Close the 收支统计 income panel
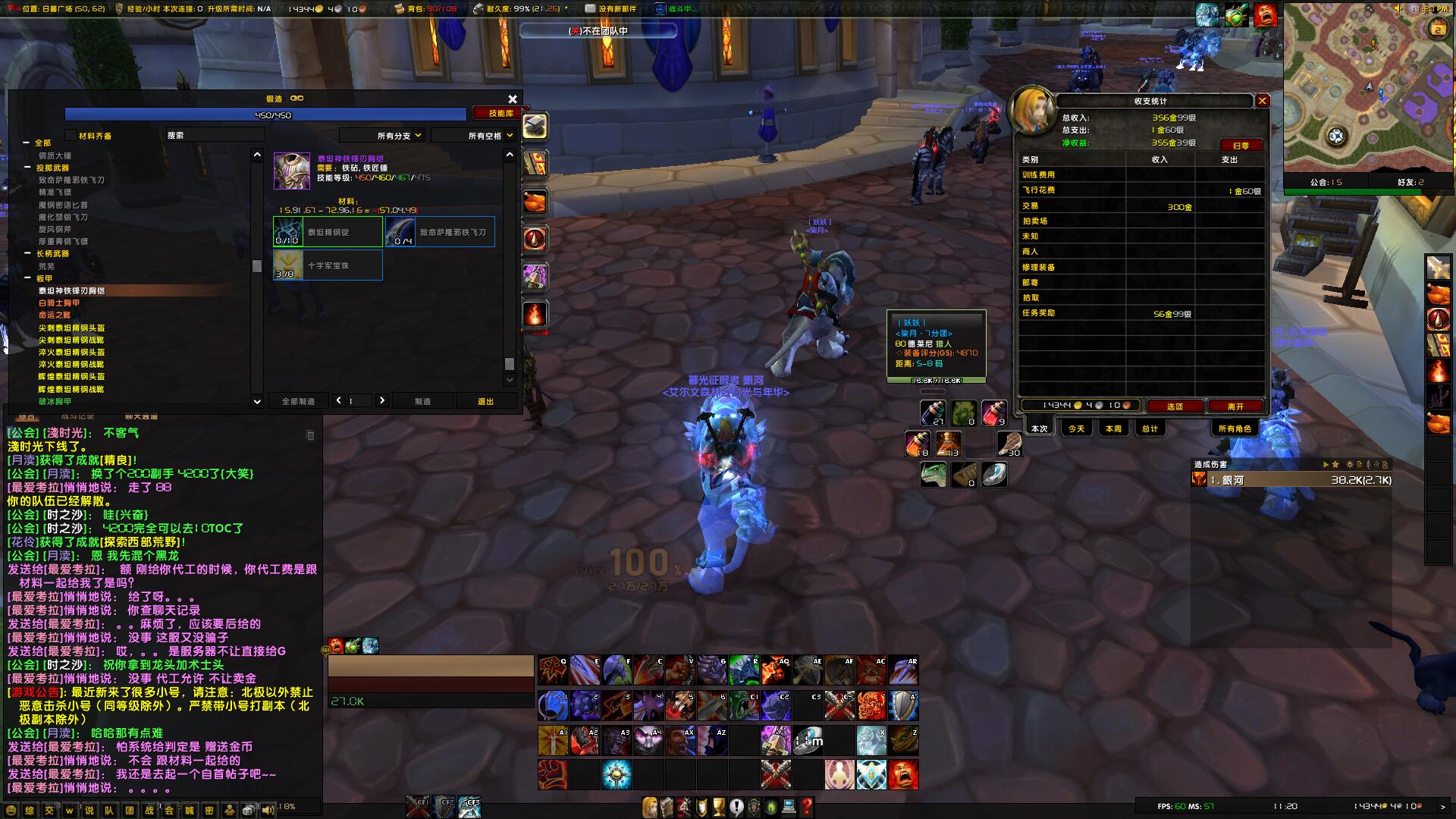This screenshot has width=1456, height=819. click(x=1262, y=101)
